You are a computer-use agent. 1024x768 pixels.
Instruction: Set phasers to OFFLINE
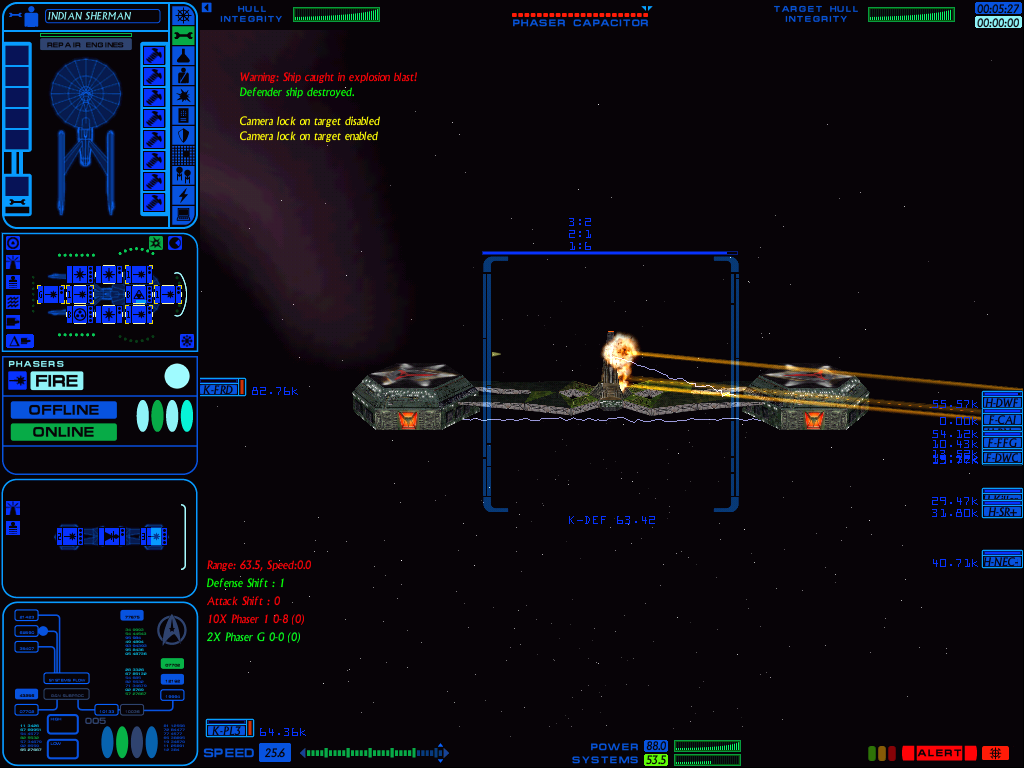[x=64, y=410]
